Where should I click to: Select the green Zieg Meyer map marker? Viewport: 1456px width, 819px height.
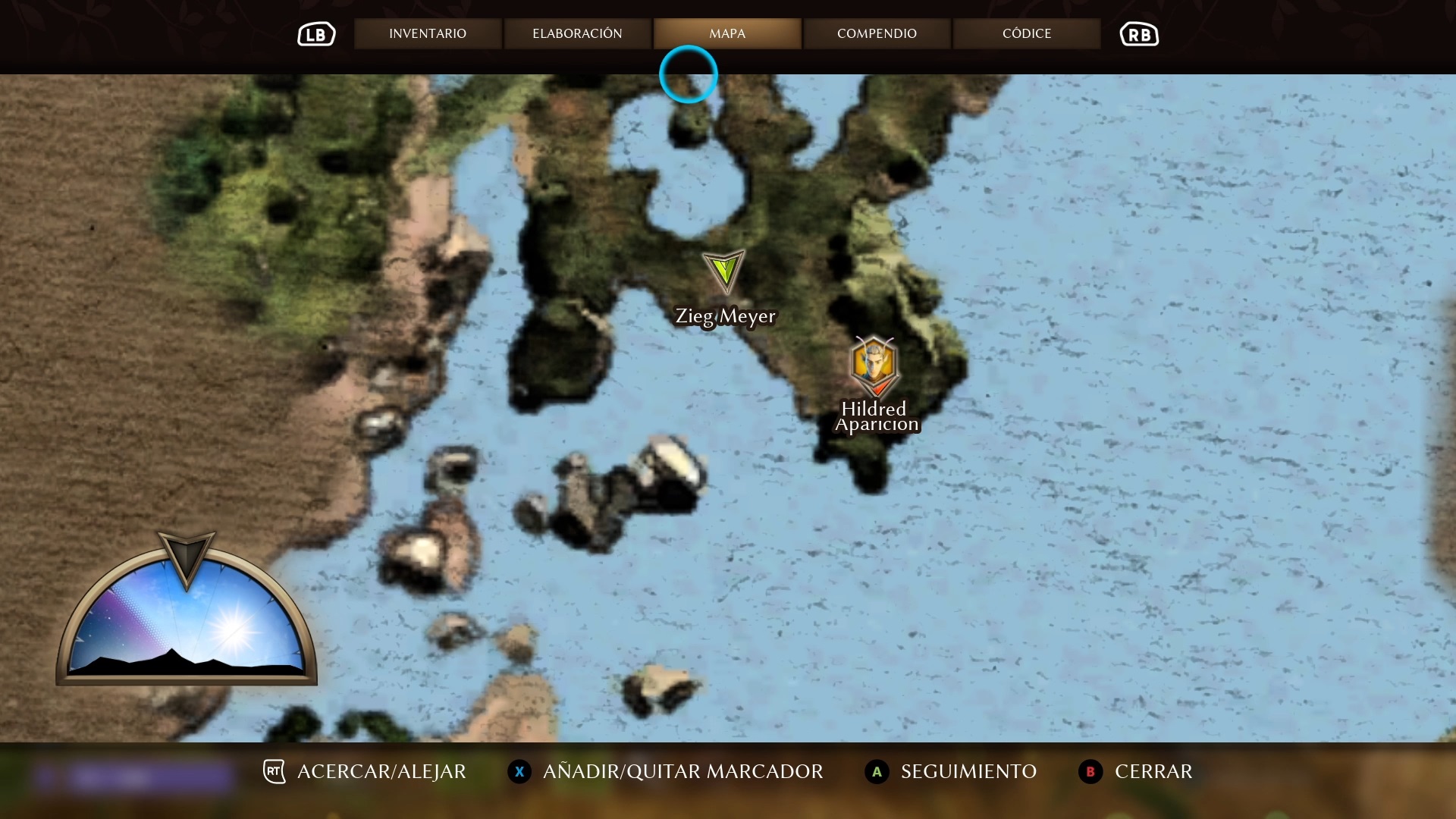pos(724,271)
